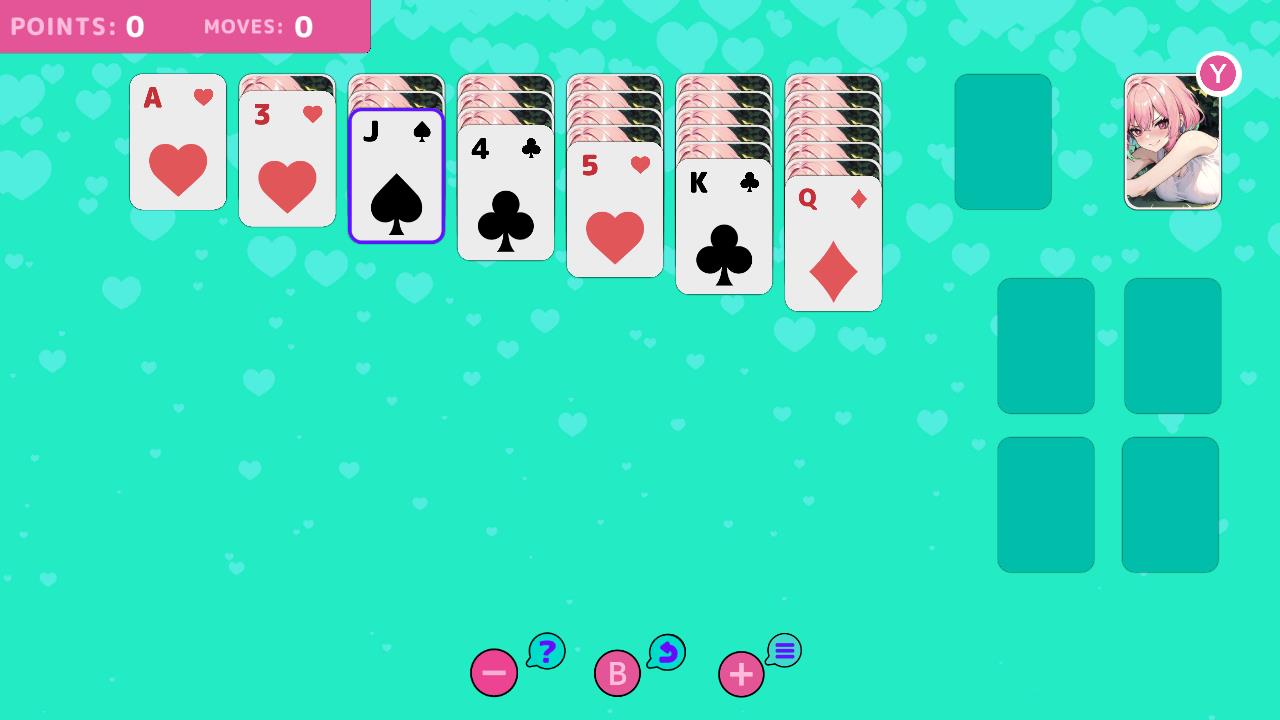Image resolution: width=1280 pixels, height=720 pixels.
Task: Undo the last move via arrow bubble
Action: click(x=666, y=652)
